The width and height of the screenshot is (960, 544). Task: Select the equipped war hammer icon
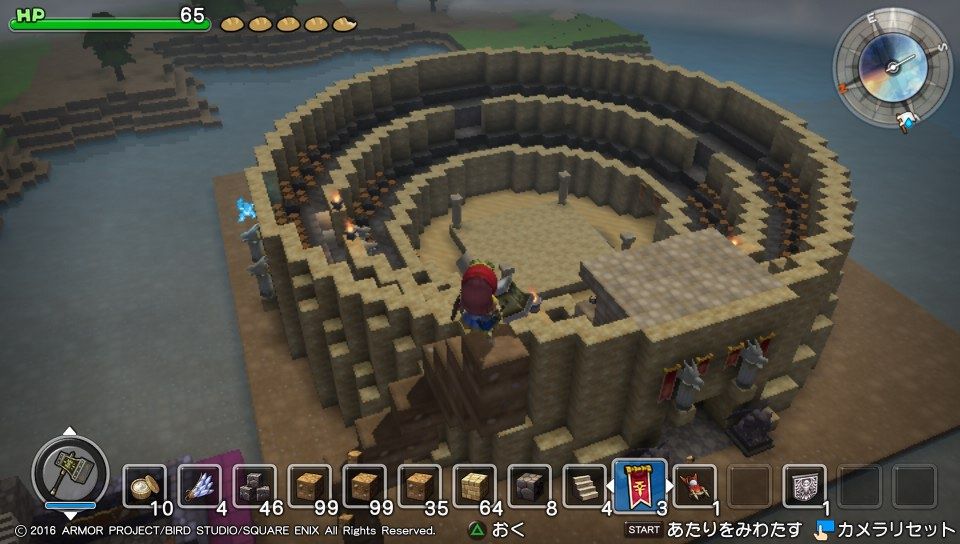click(x=69, y=469)
